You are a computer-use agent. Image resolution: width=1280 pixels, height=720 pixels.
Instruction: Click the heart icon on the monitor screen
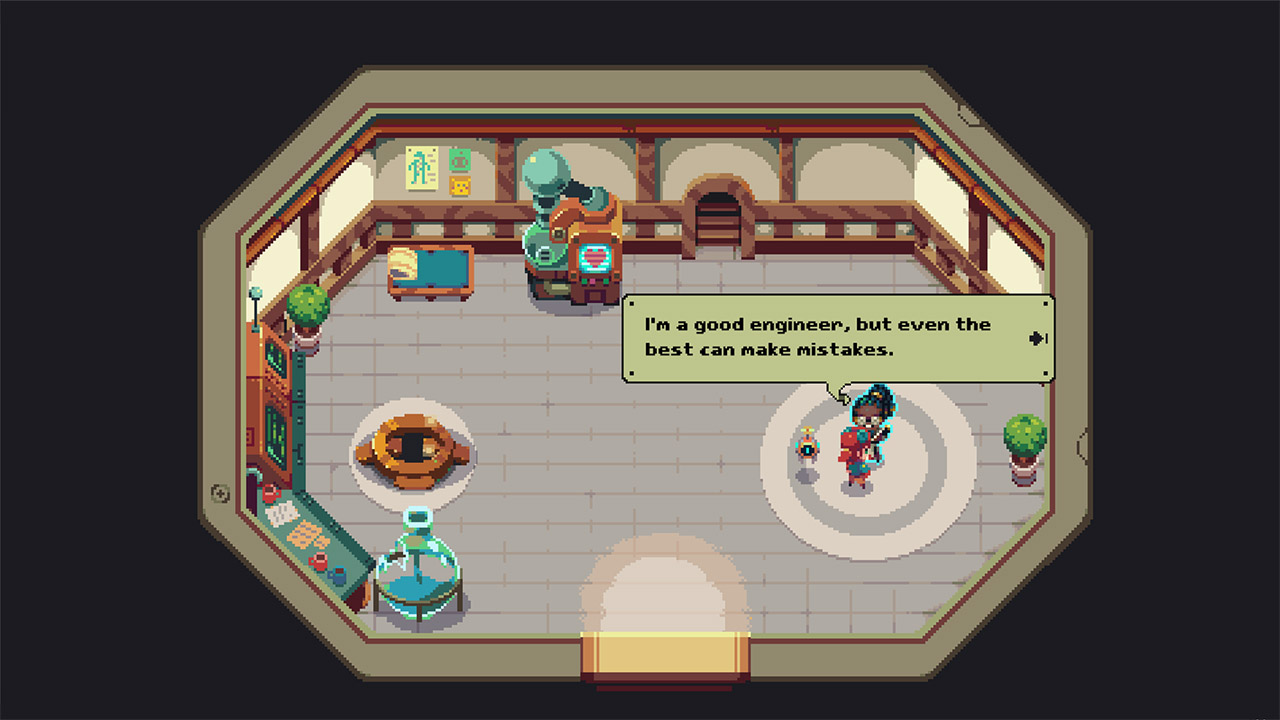(596, 257)
